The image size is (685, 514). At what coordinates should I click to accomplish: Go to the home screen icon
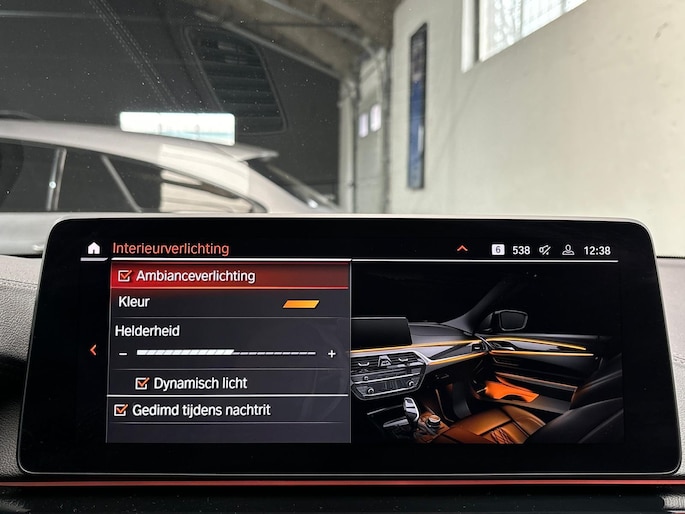[x=94, y=248]
